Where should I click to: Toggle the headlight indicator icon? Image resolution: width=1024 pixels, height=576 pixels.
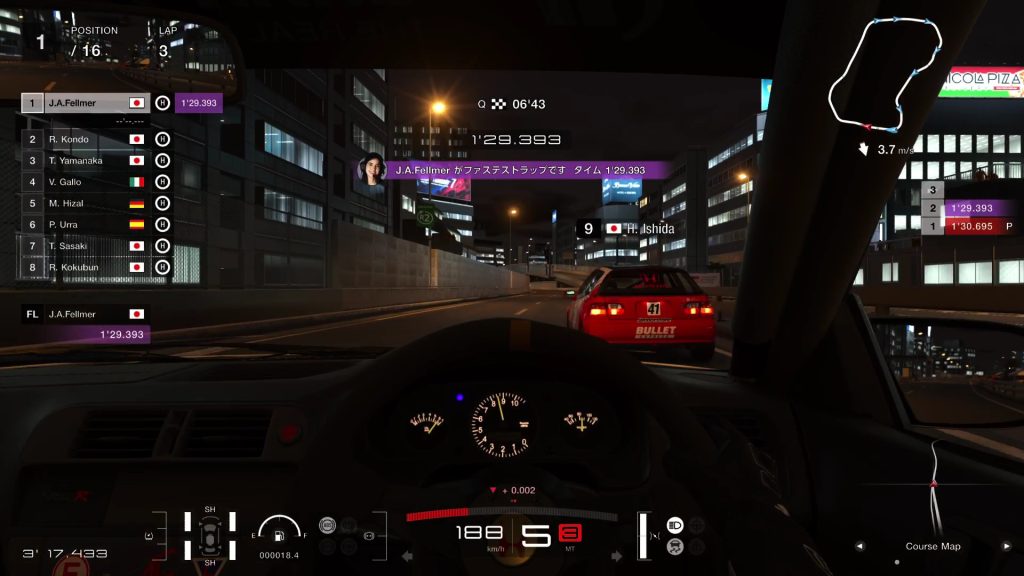click(x=675, y=524)
